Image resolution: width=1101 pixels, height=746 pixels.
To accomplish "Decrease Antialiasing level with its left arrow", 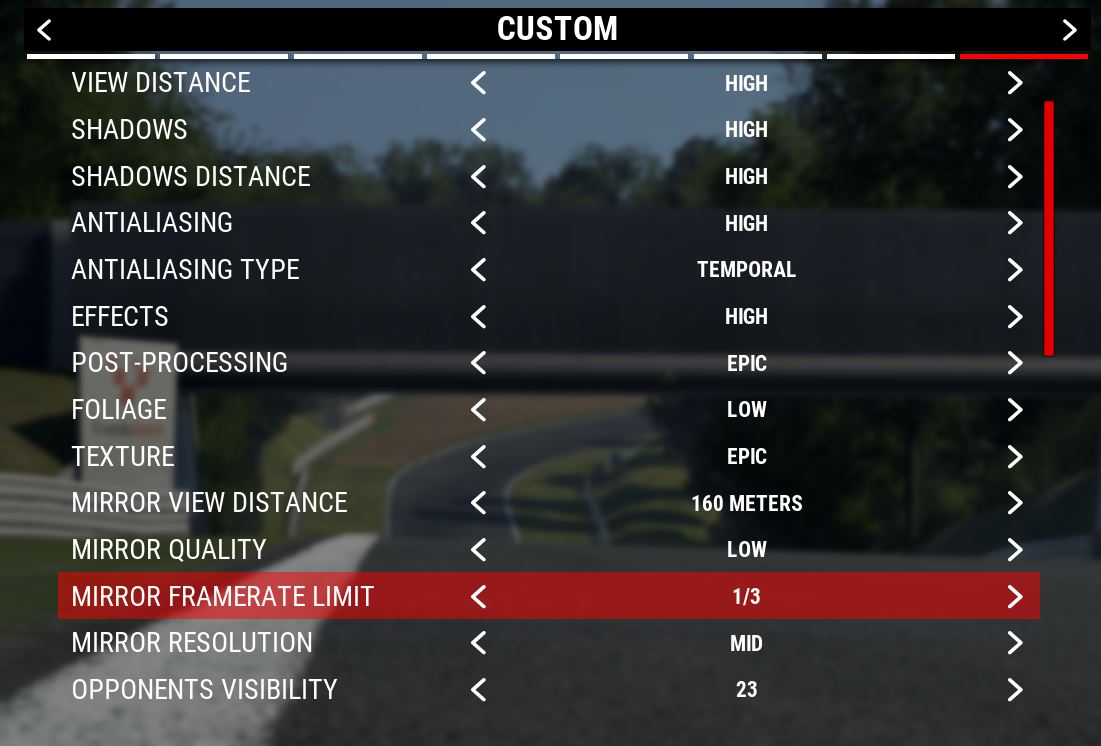I will click(478, 223).
